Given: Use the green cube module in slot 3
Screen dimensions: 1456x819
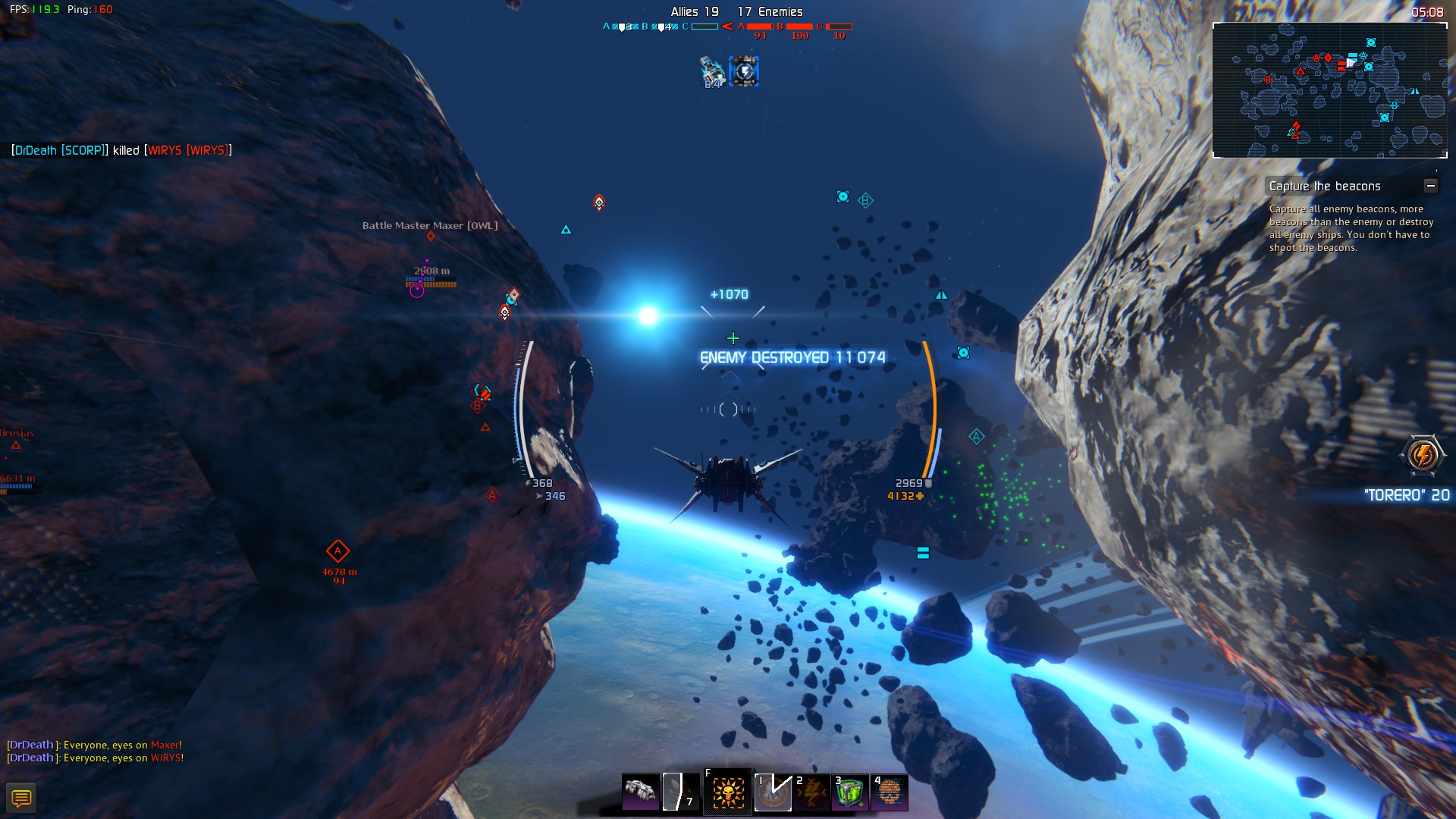Looking at the screenshot, I should [x=850, y=792].
